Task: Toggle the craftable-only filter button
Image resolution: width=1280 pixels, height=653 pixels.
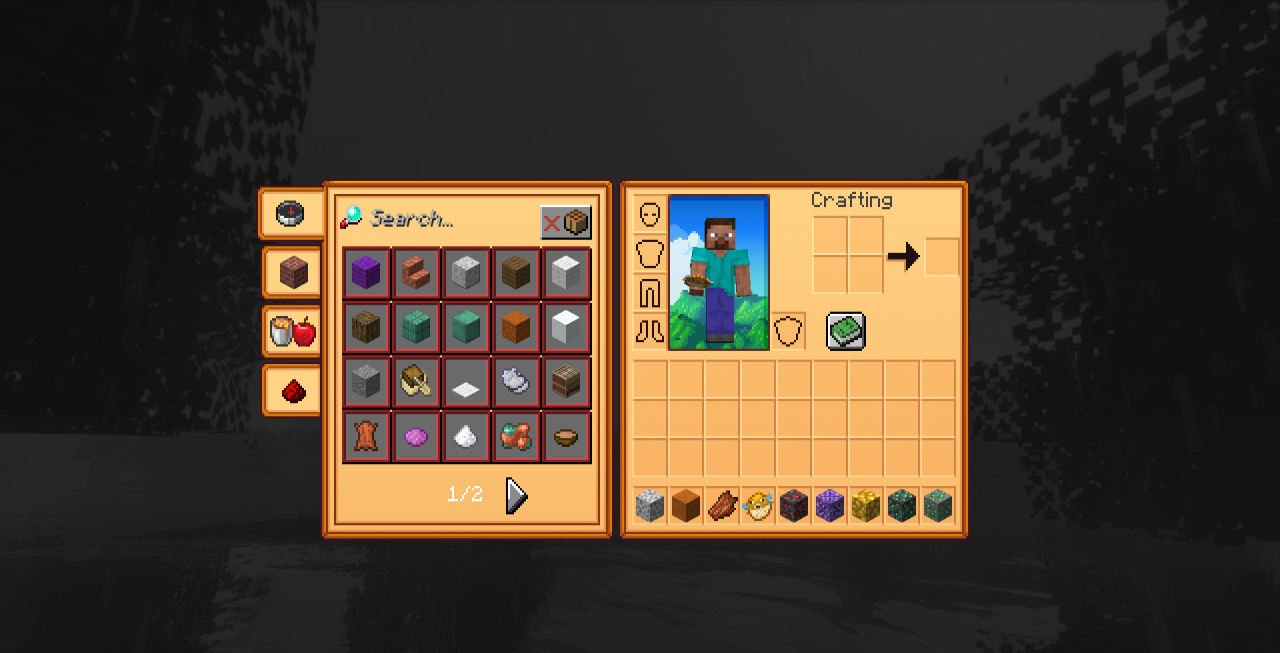Action: pyautogui.click(x=565, y=222)
